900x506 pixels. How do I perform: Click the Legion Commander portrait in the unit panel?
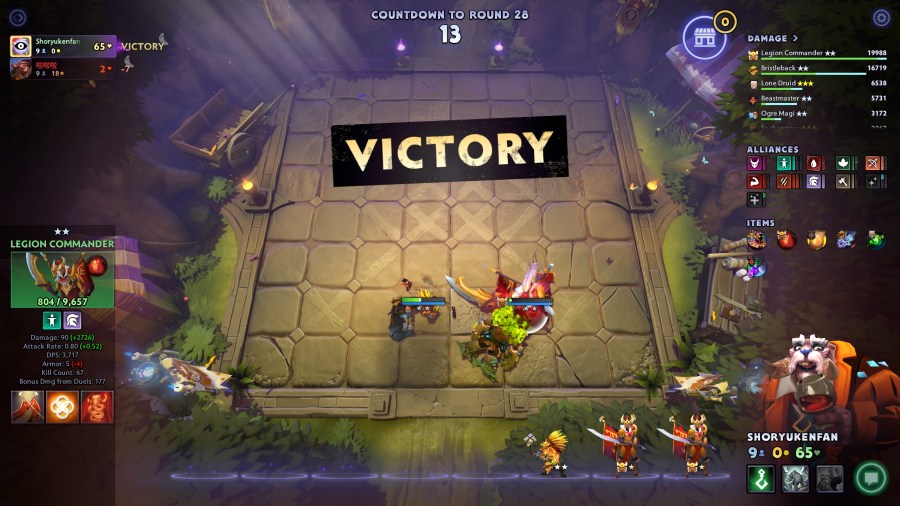[62, 279]
